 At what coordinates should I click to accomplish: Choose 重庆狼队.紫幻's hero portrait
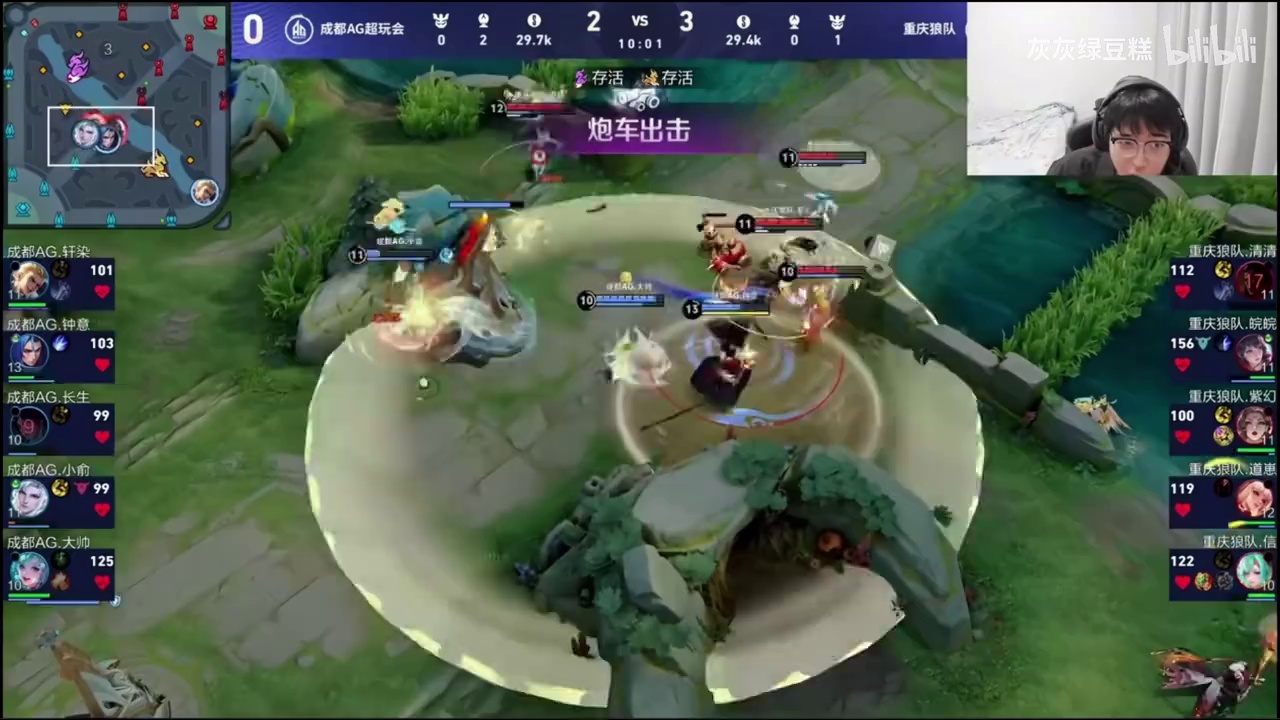pos(1254,426)
